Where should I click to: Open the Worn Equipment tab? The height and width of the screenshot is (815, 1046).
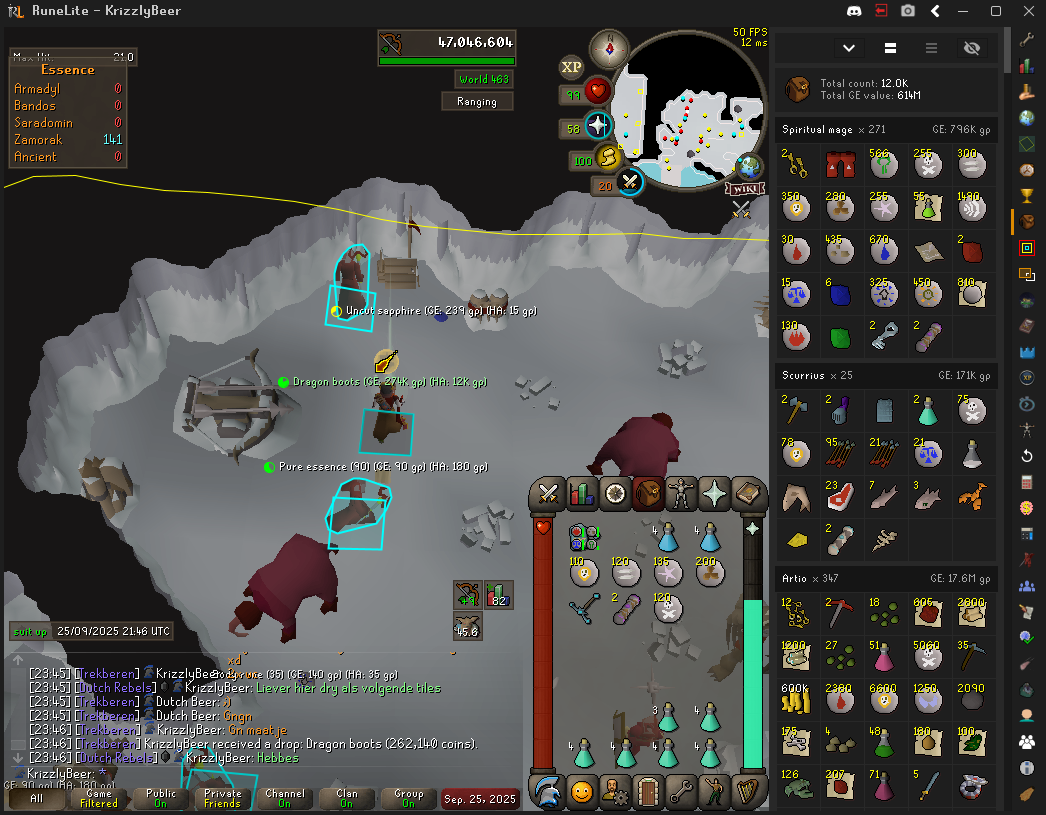click(681, 493)
